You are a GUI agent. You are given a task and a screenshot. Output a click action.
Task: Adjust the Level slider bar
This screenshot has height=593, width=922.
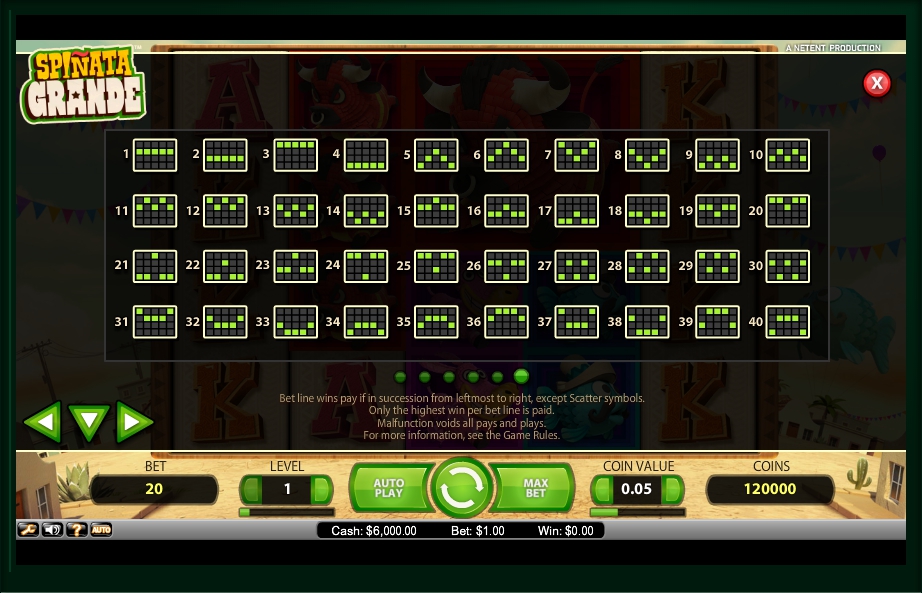286,512
